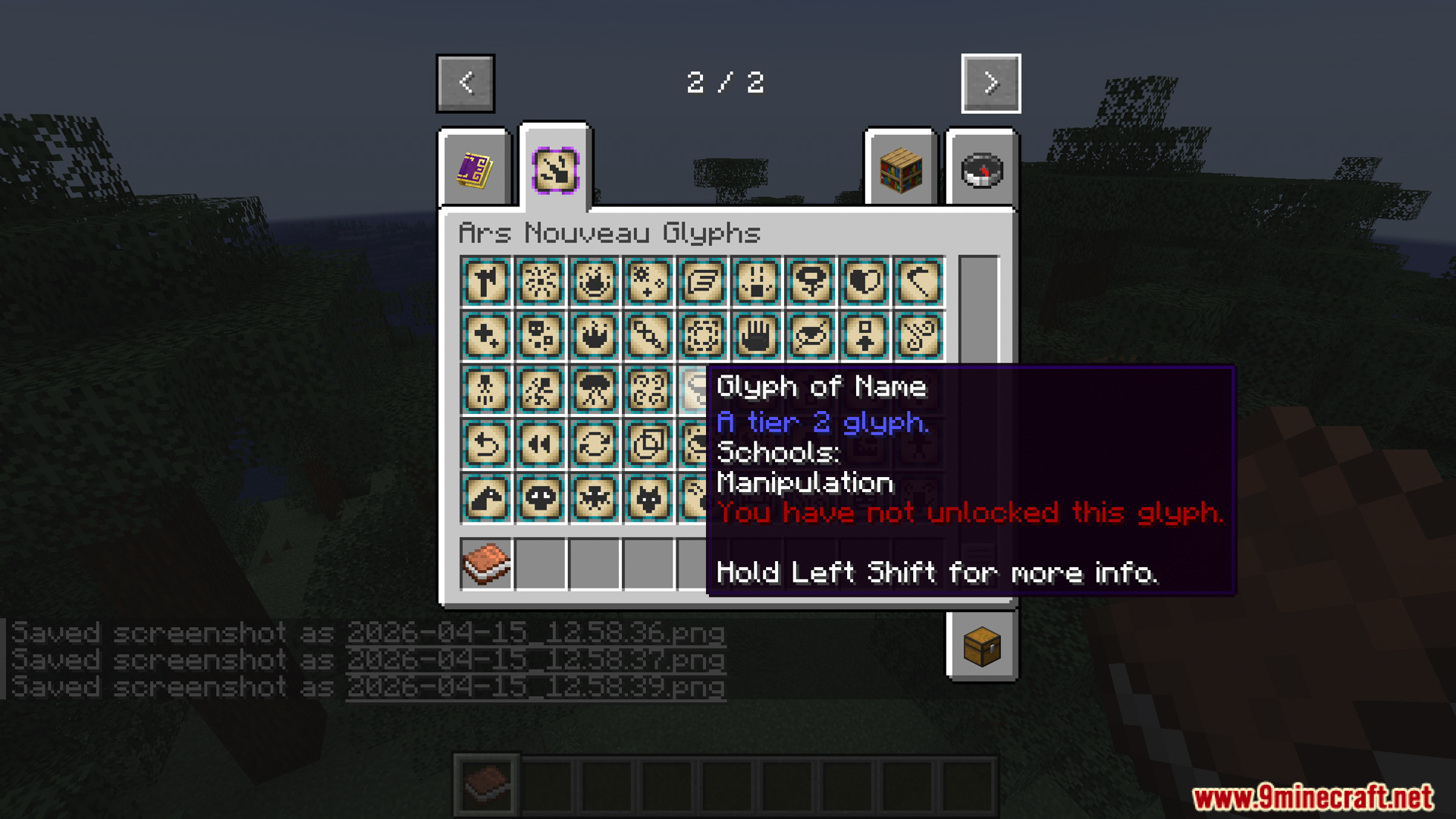Select the skull glyph icon
This screenshot has height=819, width=1456.
[540, 499]
